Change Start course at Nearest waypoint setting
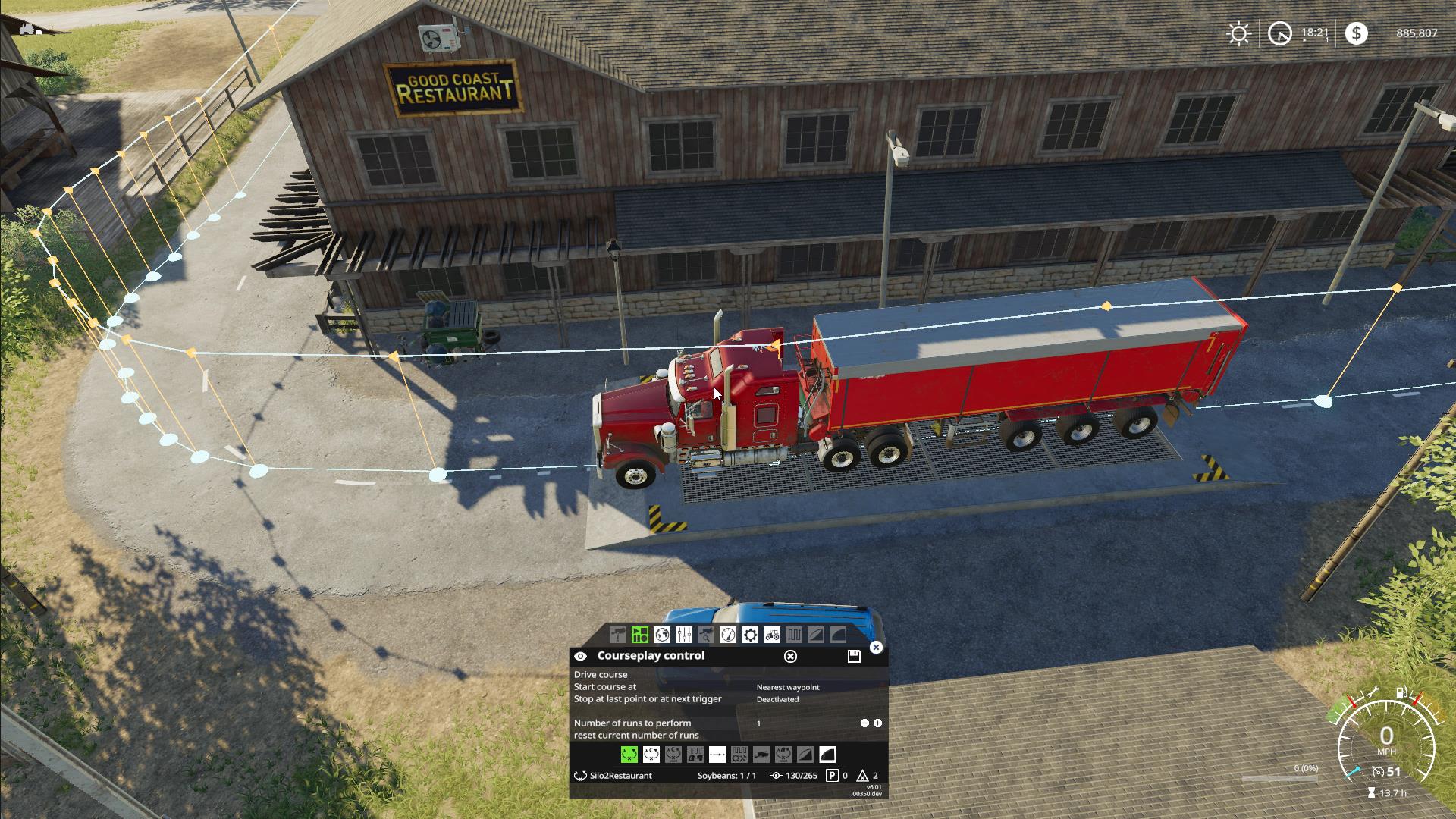The height and width of the screenshot is (819, 1456). tap(788, 687)
